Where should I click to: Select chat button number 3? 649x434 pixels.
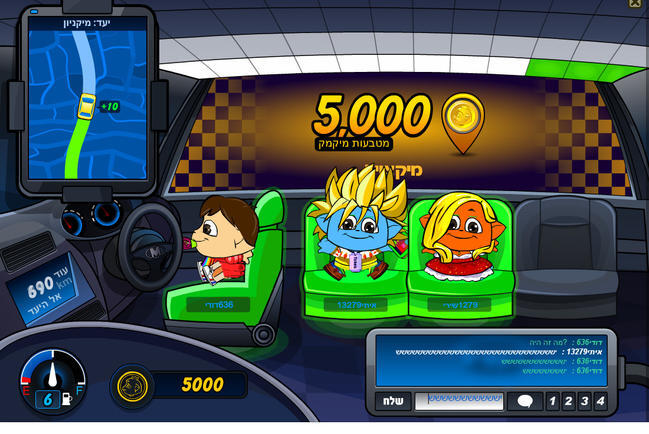[584, 401]
